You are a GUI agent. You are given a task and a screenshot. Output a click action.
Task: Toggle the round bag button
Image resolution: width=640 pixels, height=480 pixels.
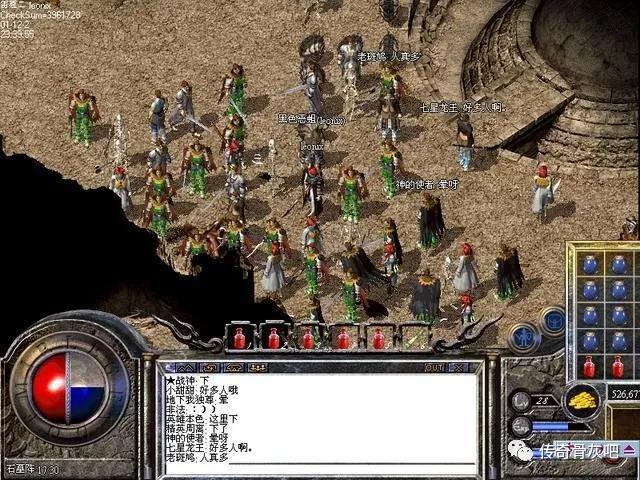tap(551, 321)
